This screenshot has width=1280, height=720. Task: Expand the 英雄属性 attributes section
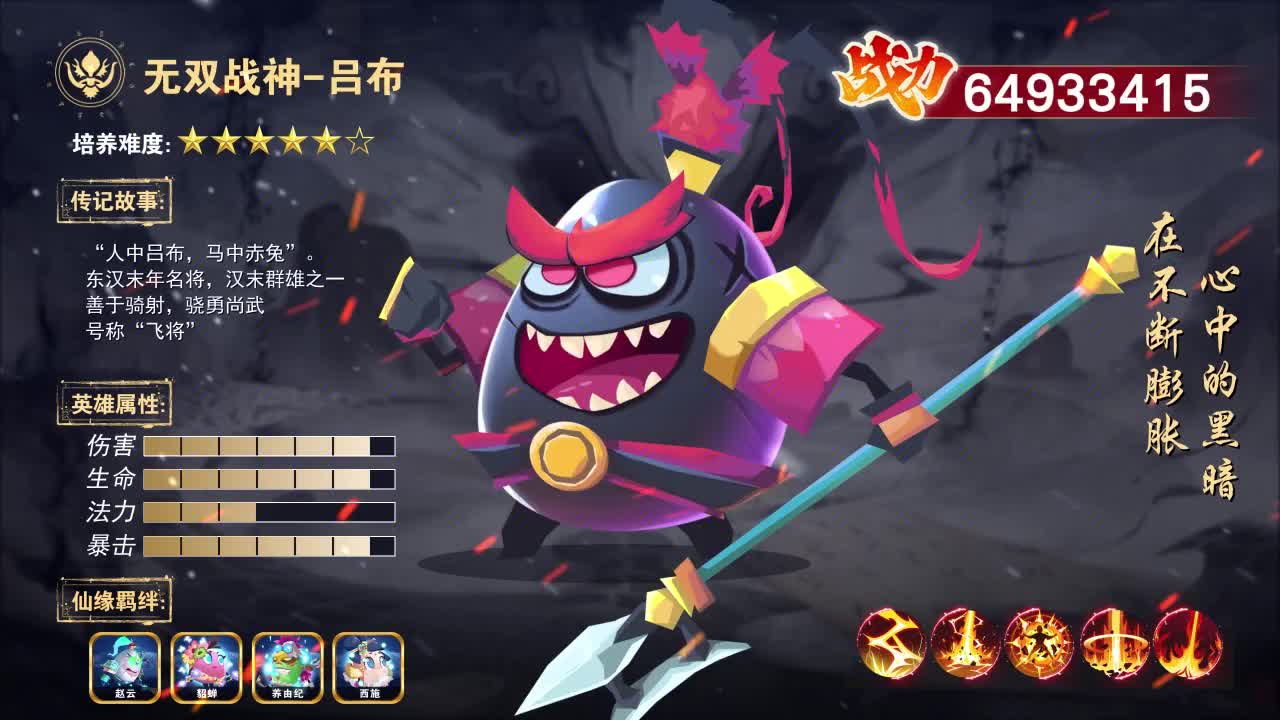[117, 404]
